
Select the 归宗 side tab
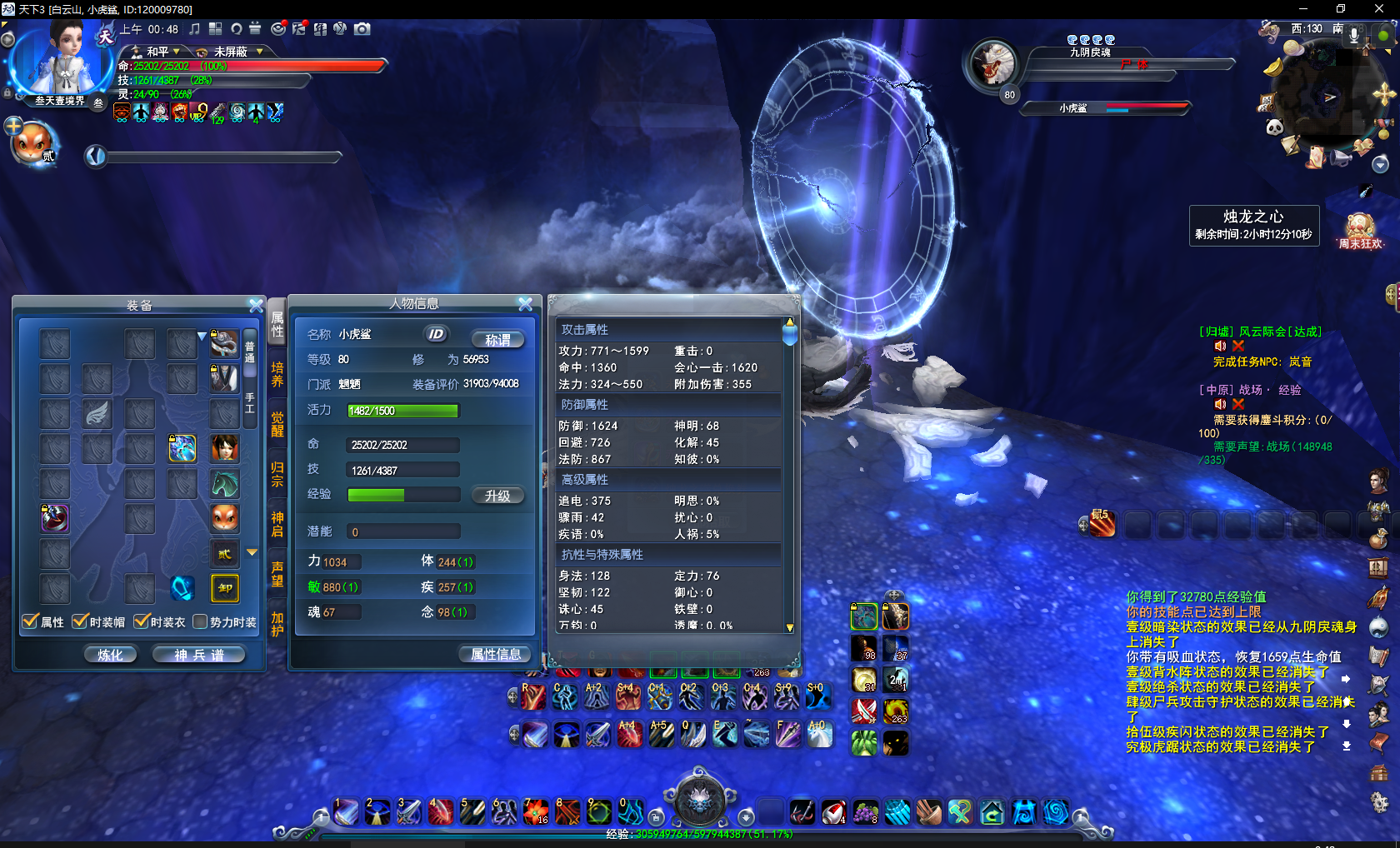(x=277, y=474)
